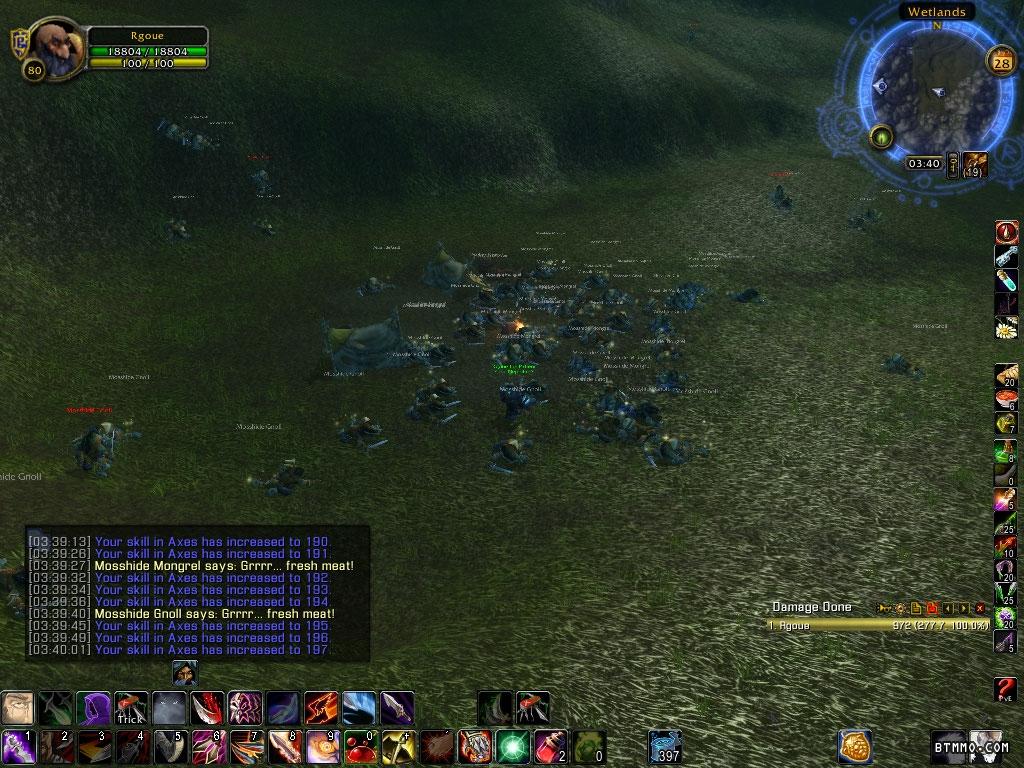Toggle the green tracking button on minimap
This screenshot has height=768, width=1024.
881,136
